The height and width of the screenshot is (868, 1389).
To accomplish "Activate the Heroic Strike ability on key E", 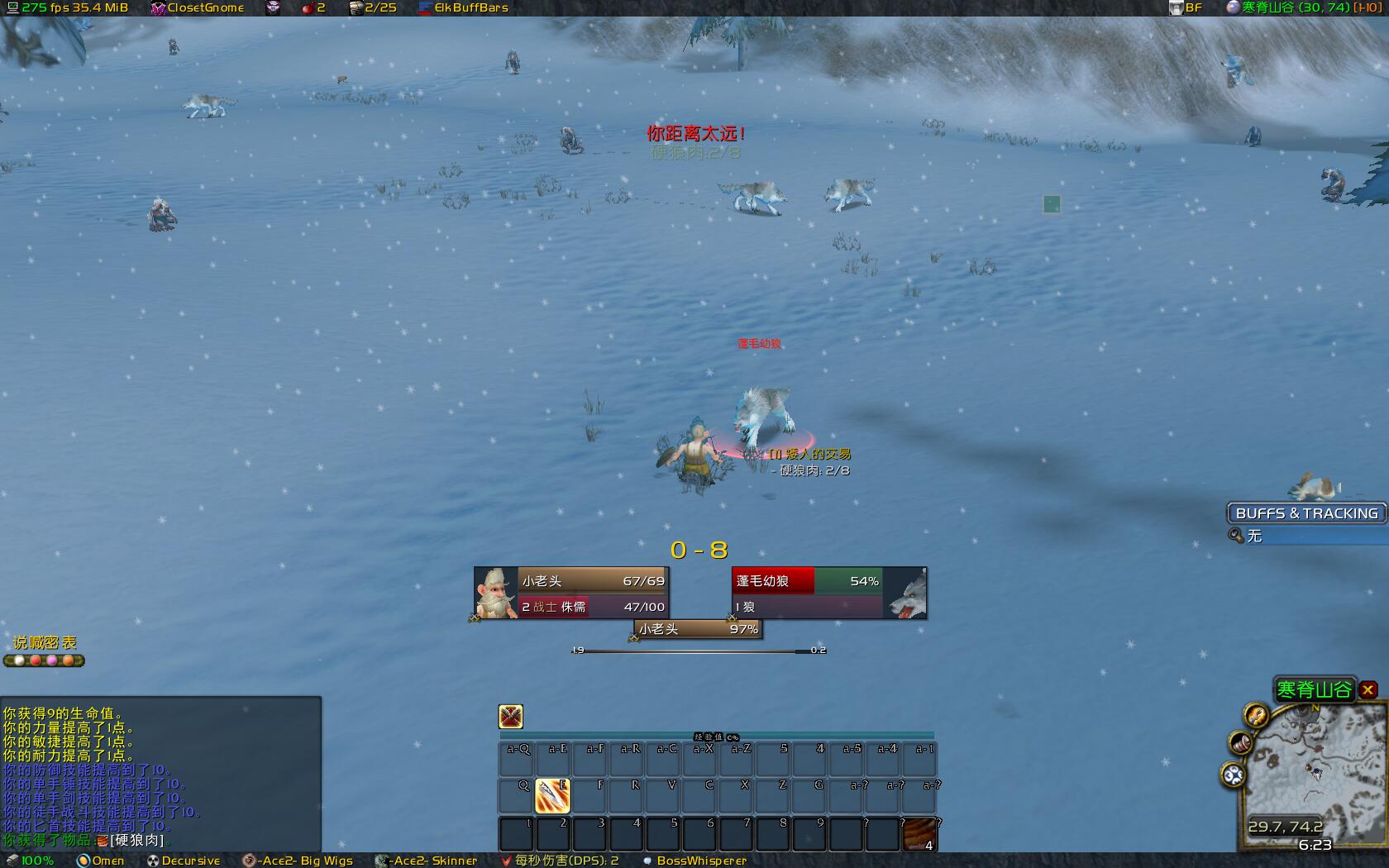I will point(552,795).
